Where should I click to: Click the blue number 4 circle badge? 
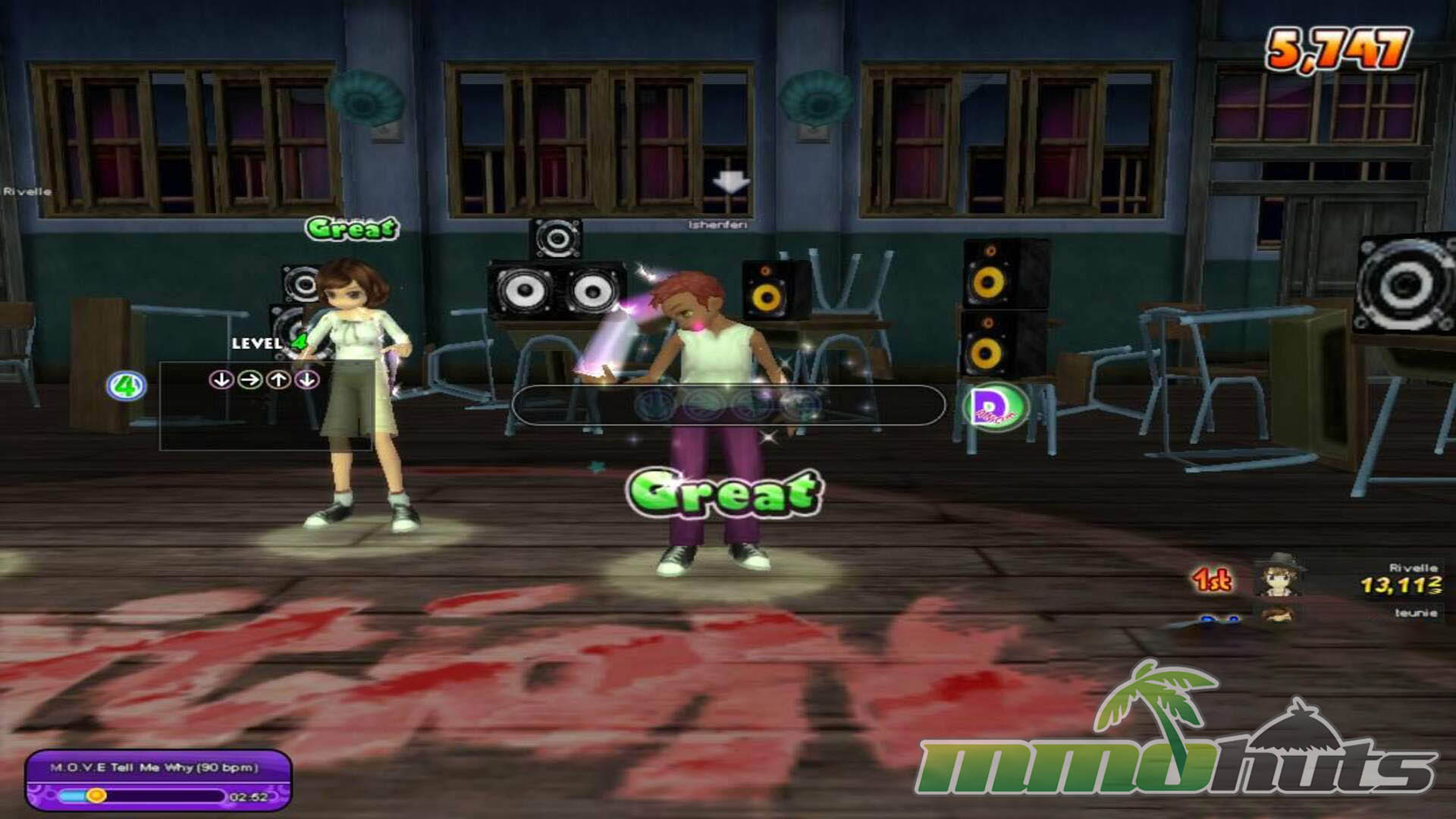[x=126, y=386]
